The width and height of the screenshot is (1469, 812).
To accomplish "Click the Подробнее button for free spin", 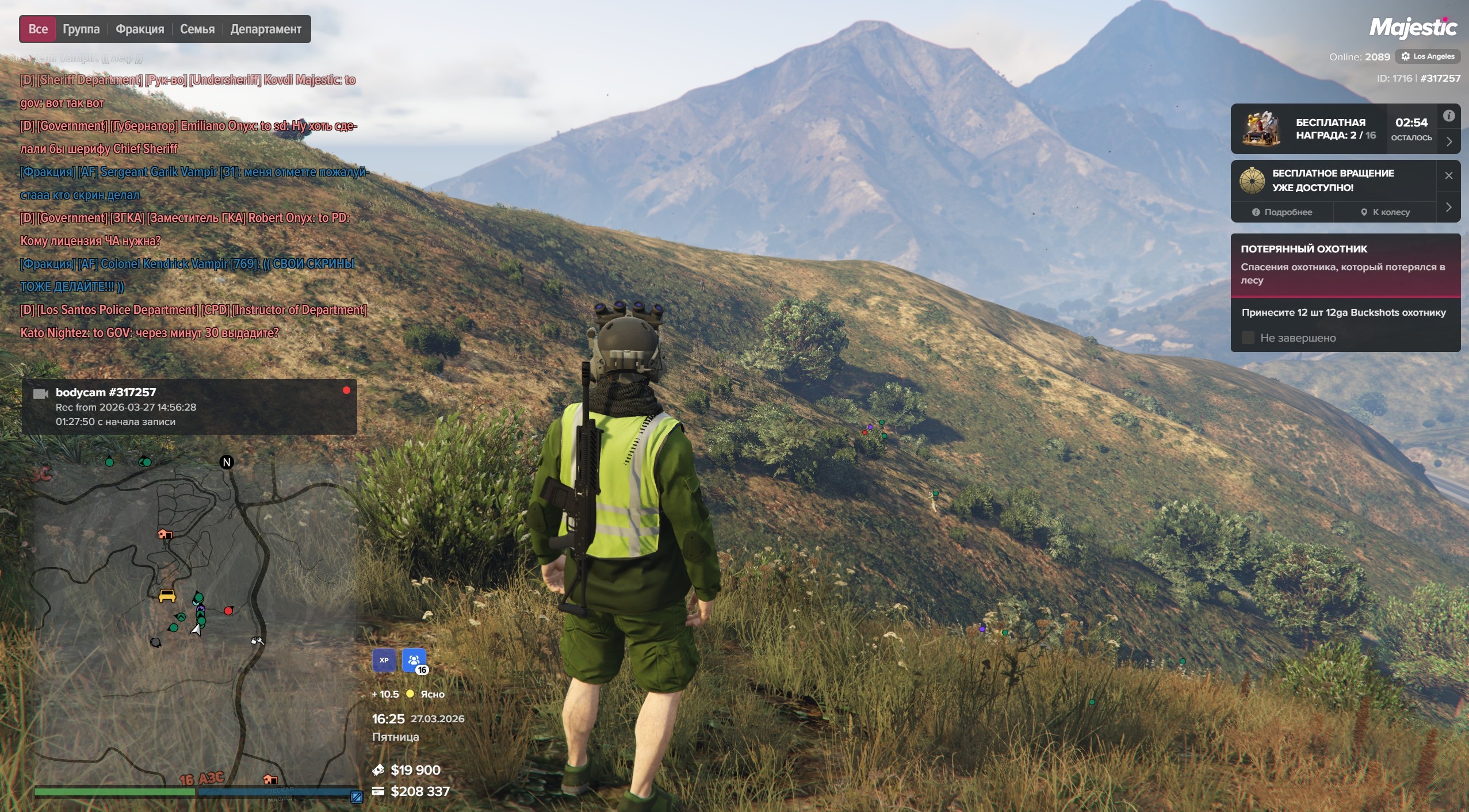I will [1282, 212].
